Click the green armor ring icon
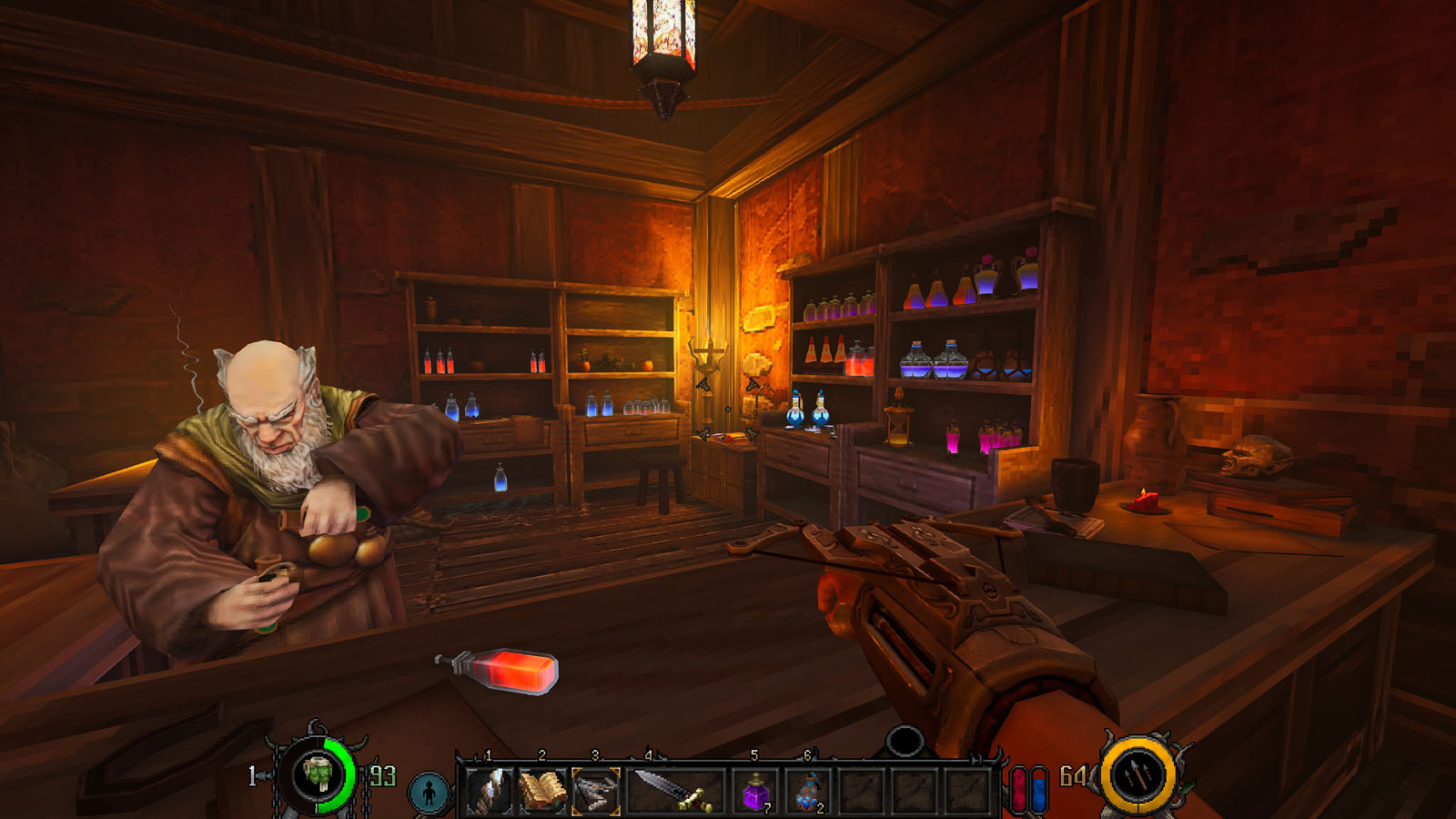The width and height of the screenshot is (1456, 819). point(318,775)
